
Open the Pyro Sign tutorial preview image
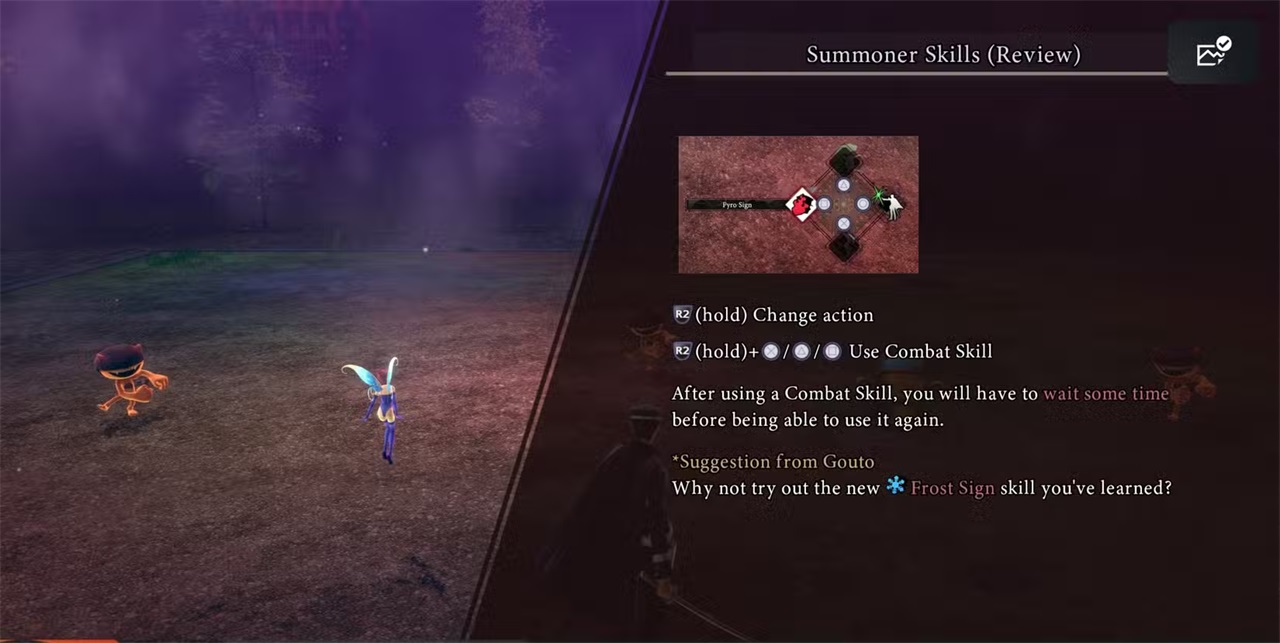coord(798,205)
